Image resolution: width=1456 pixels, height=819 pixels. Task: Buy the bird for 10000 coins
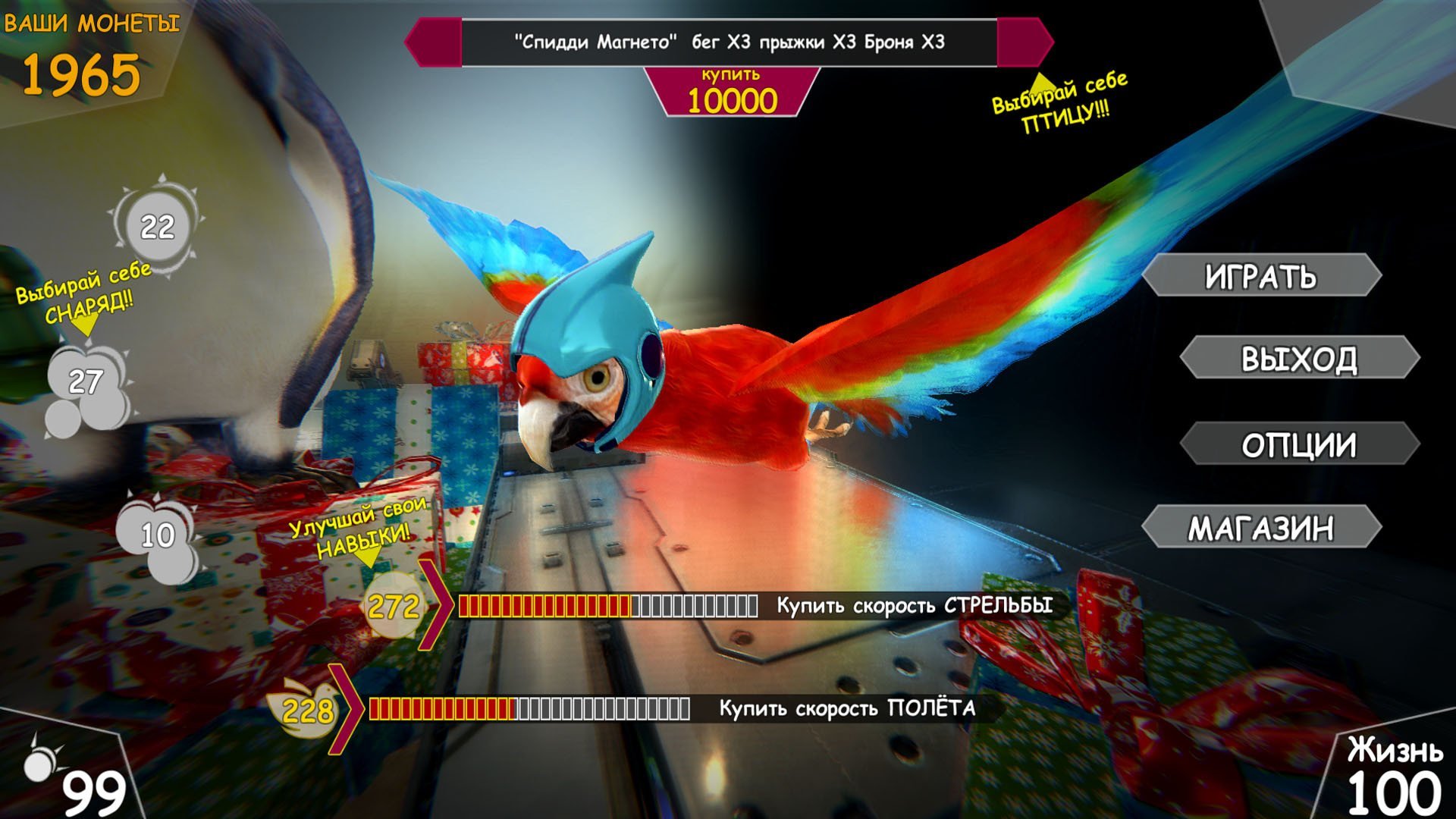coord(731,93)
